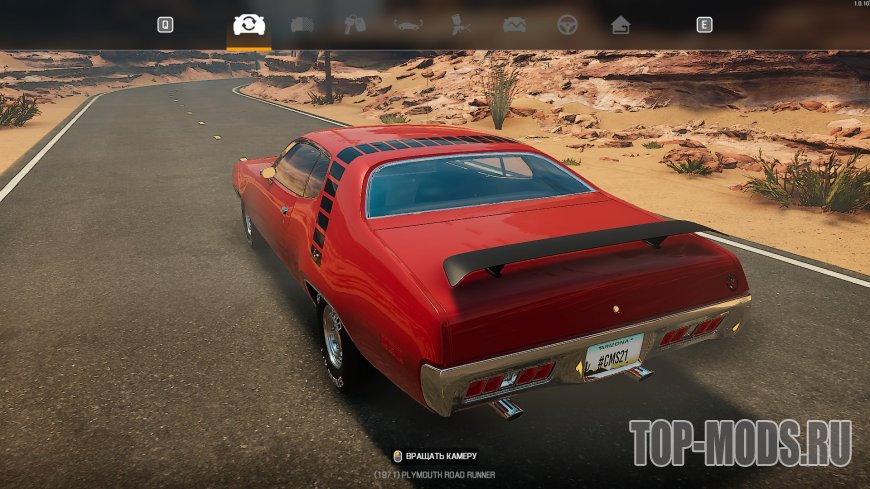Select the rotate car camera tab
870x489 pixels.
[x=249, y=24]
